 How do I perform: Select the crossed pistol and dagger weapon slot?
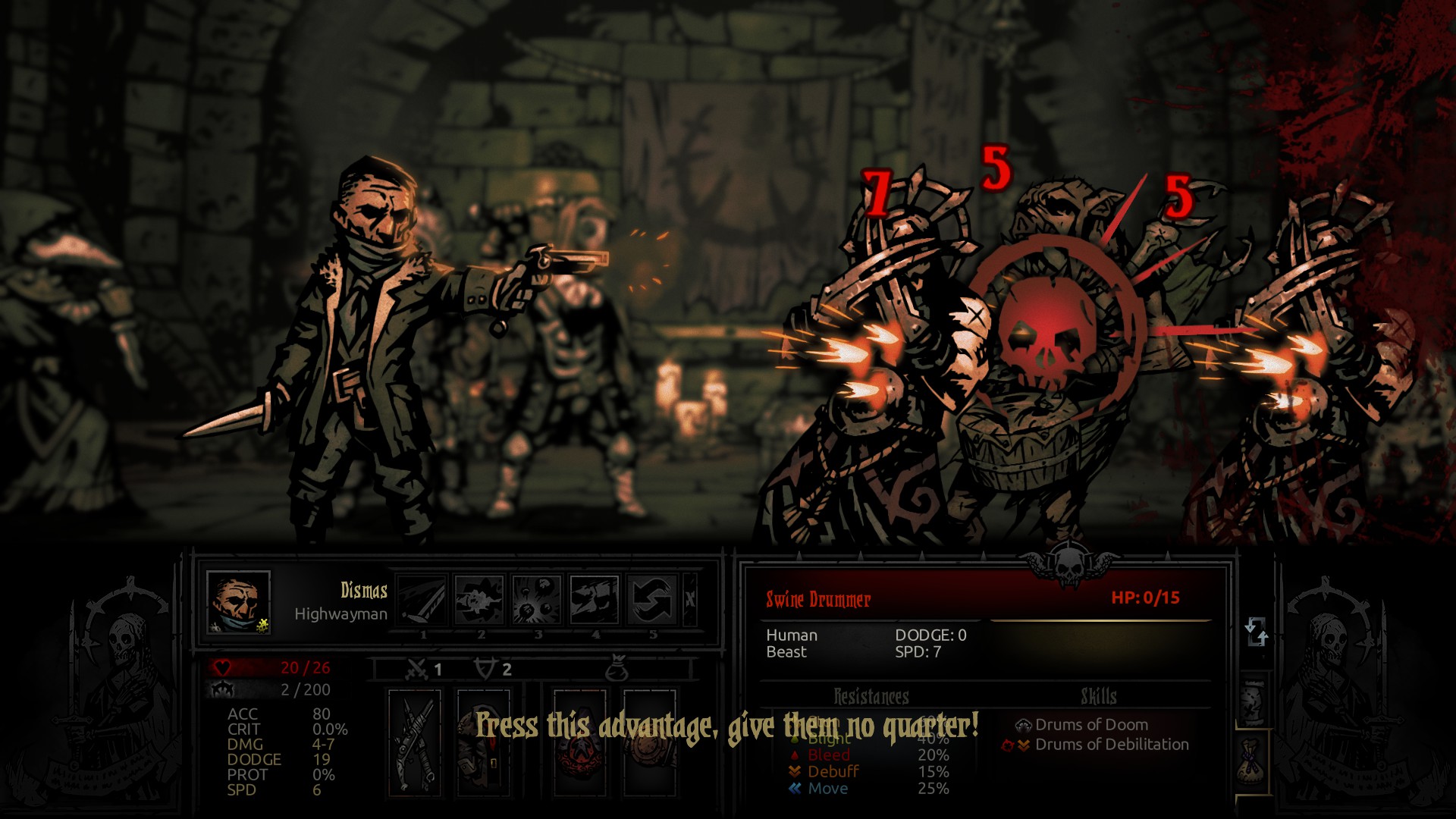click(x=415, y=742)
